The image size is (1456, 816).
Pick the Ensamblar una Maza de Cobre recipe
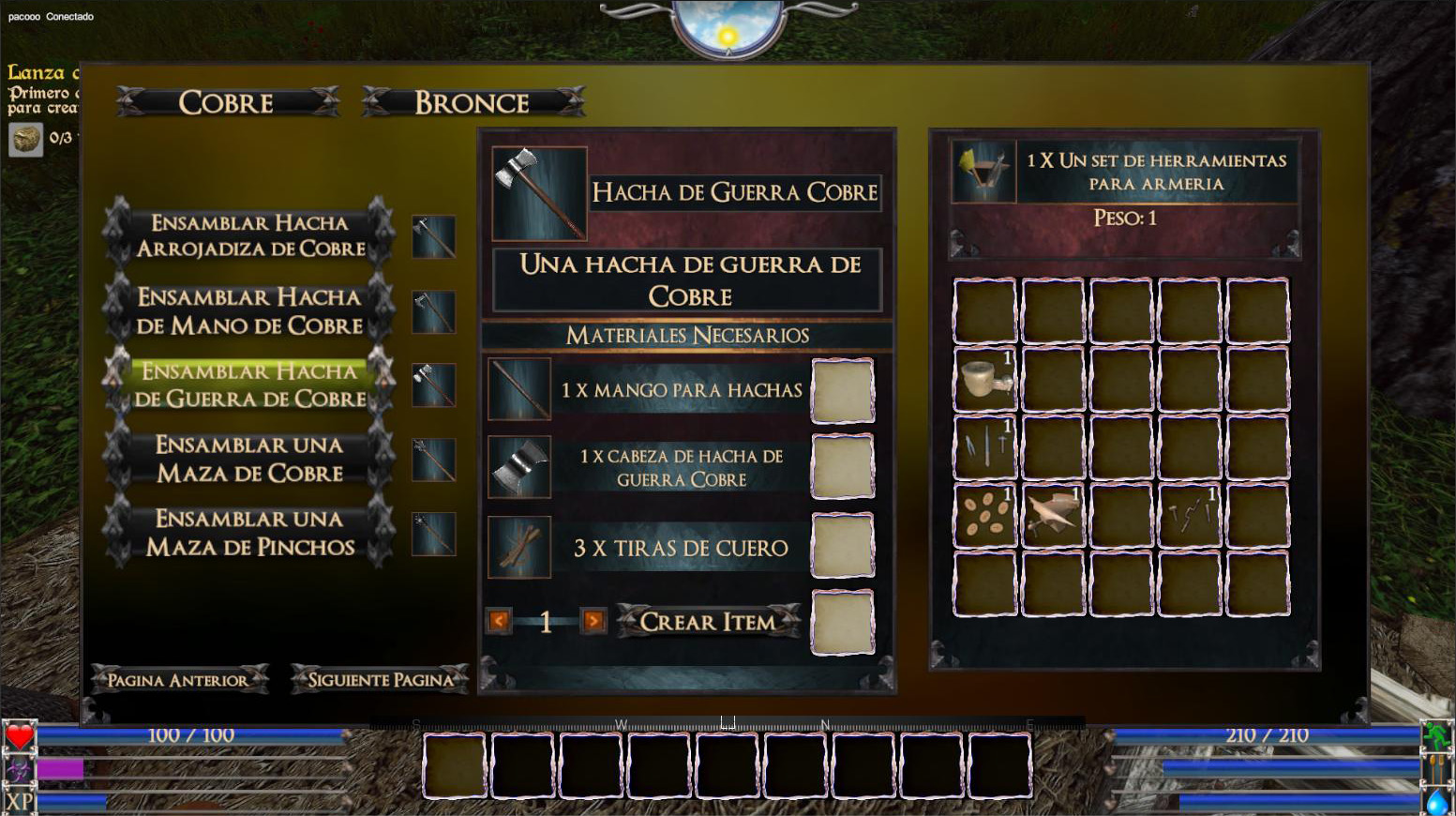(249, 459)
